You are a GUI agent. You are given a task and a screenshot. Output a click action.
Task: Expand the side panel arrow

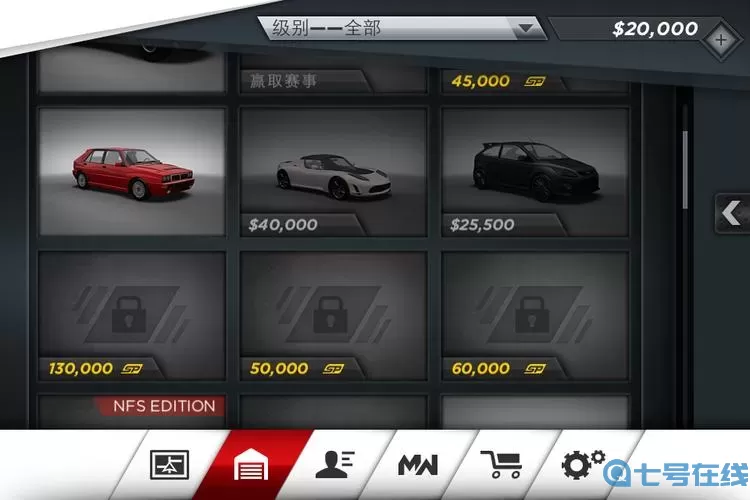tap(732, 212)
